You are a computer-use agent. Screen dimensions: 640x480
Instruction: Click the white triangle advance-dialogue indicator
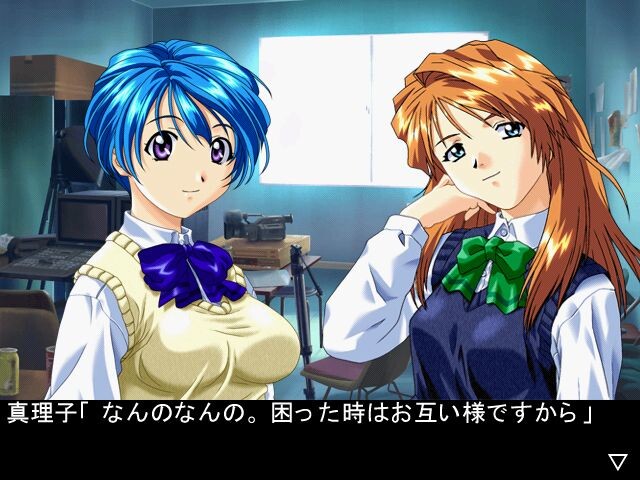coord(617,461)
